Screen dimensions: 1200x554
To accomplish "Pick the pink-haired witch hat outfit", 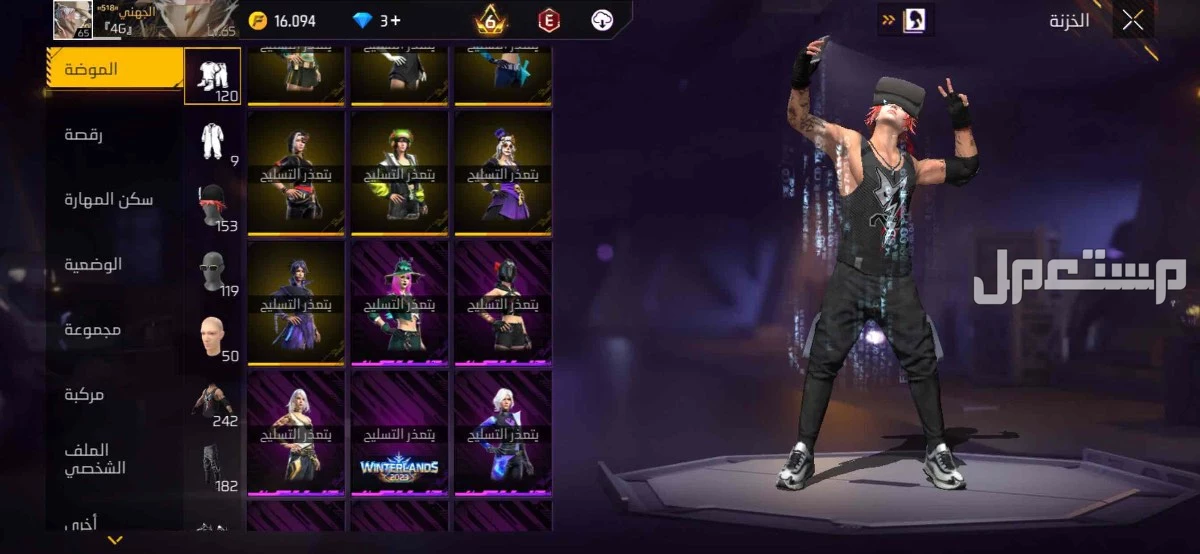I will [399, 303].
